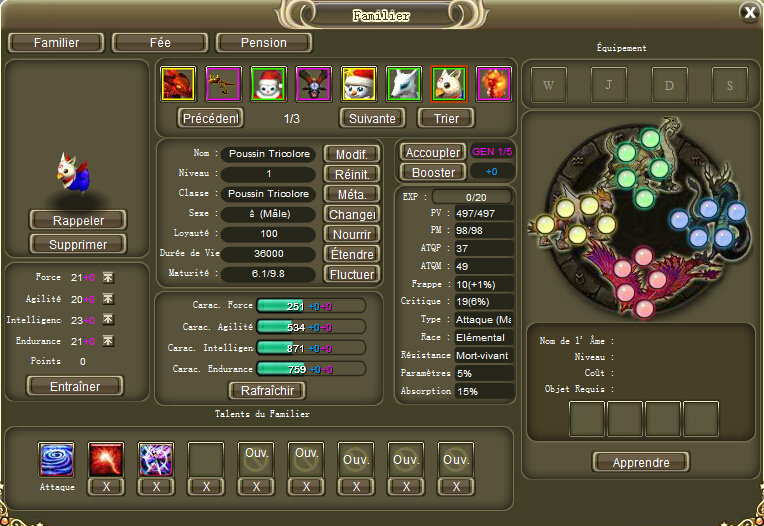Learn the soul with Apprendre
Screen dimensions: 764x526
pyautogui.click(x=640, y=462)
